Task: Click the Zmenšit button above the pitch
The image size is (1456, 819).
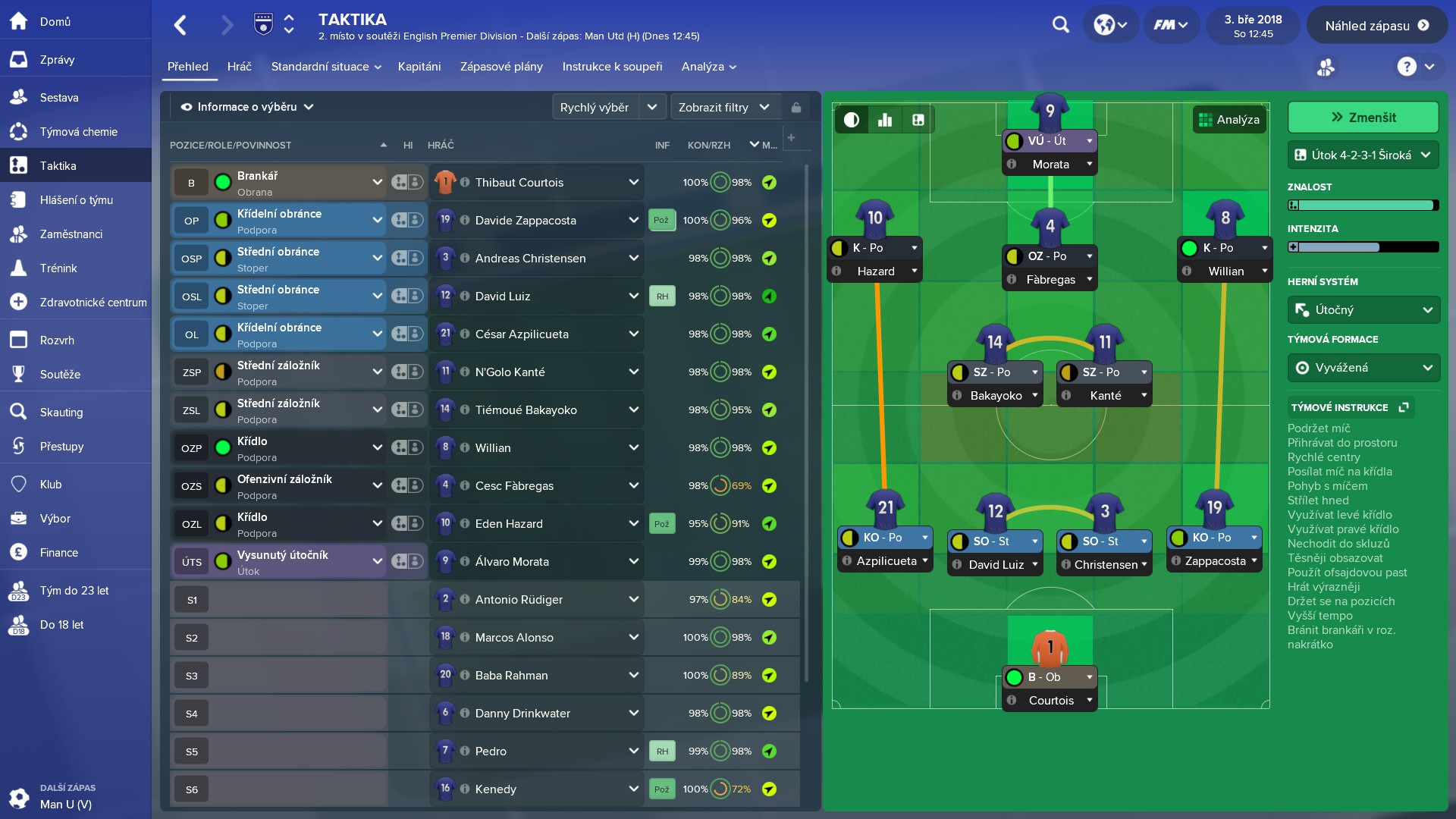Action: pyautogui.click(x=1363, y=117)
